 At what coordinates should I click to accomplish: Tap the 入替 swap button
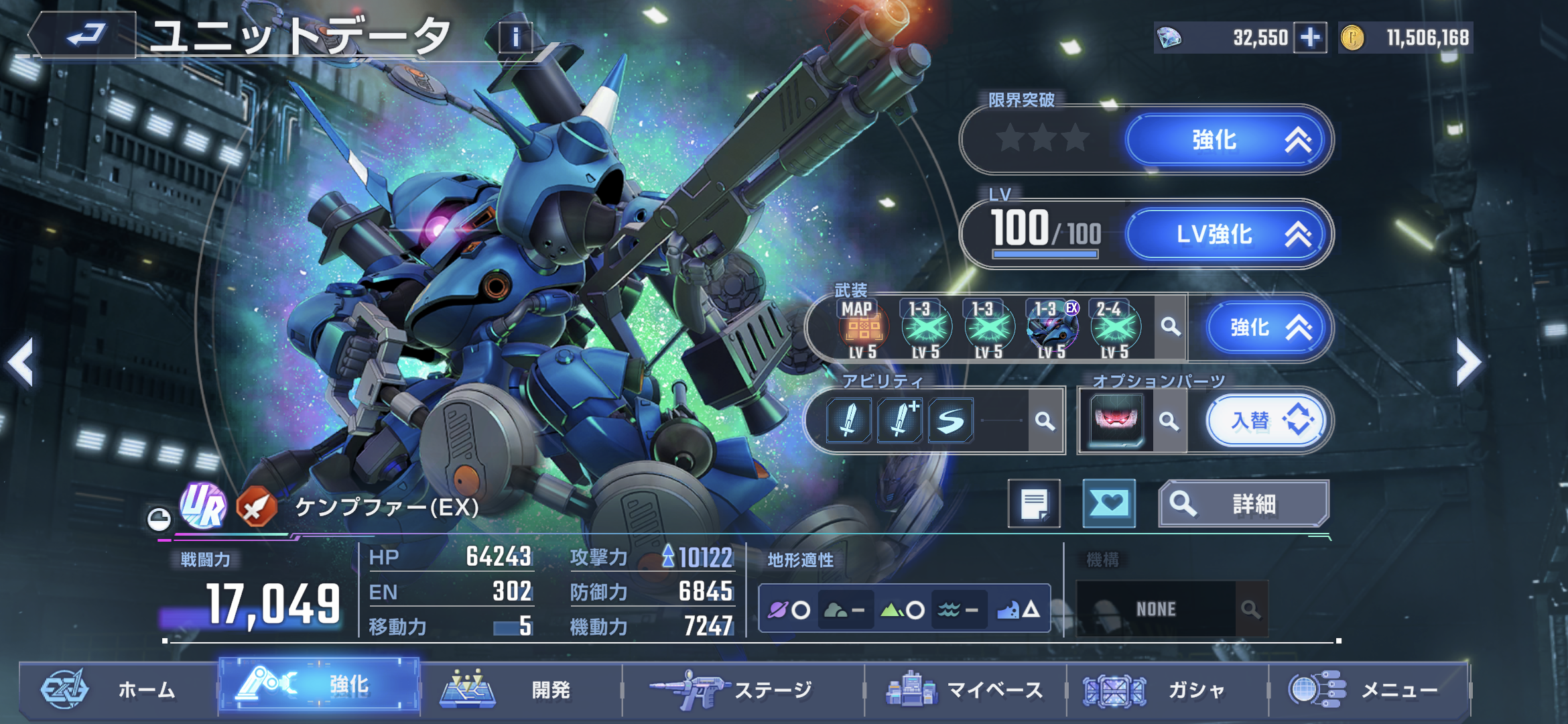coord(1266,421)
